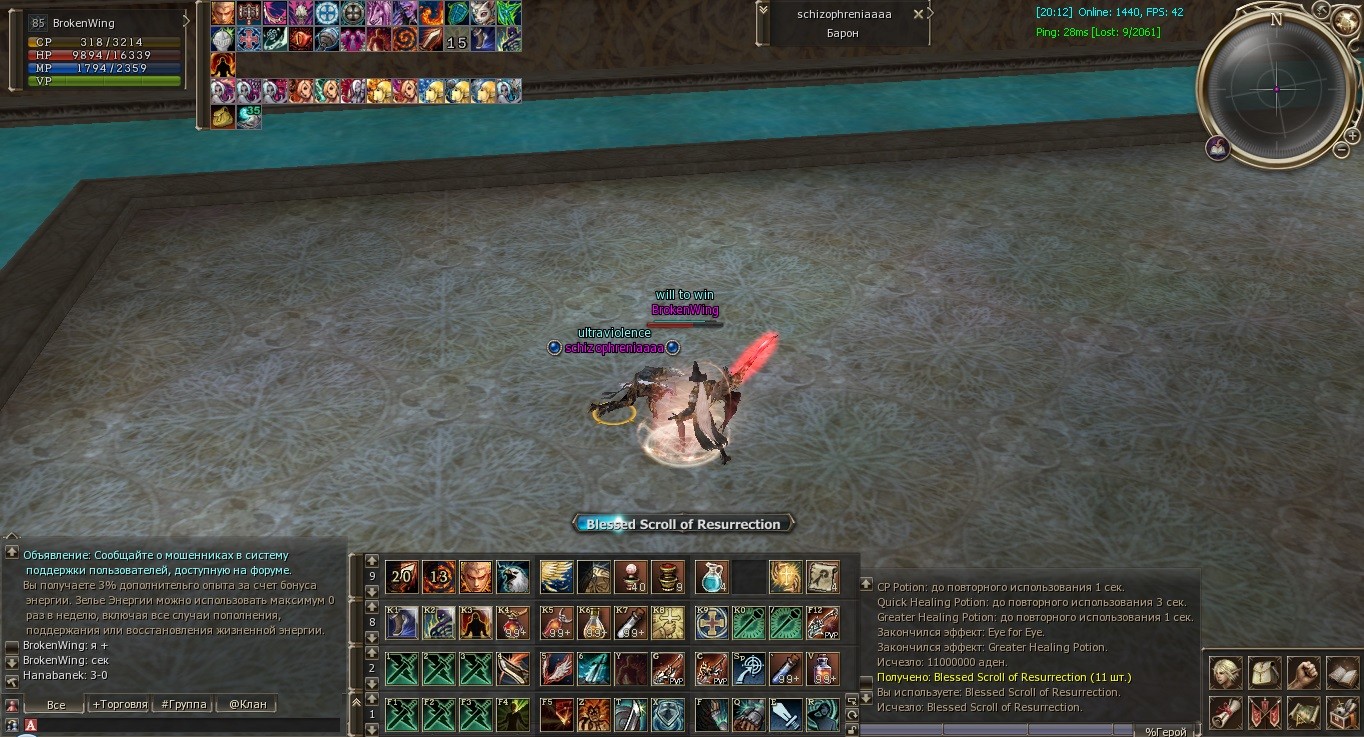
Task: Activate the white eagle skill icon
Action: tap(513, 576)
